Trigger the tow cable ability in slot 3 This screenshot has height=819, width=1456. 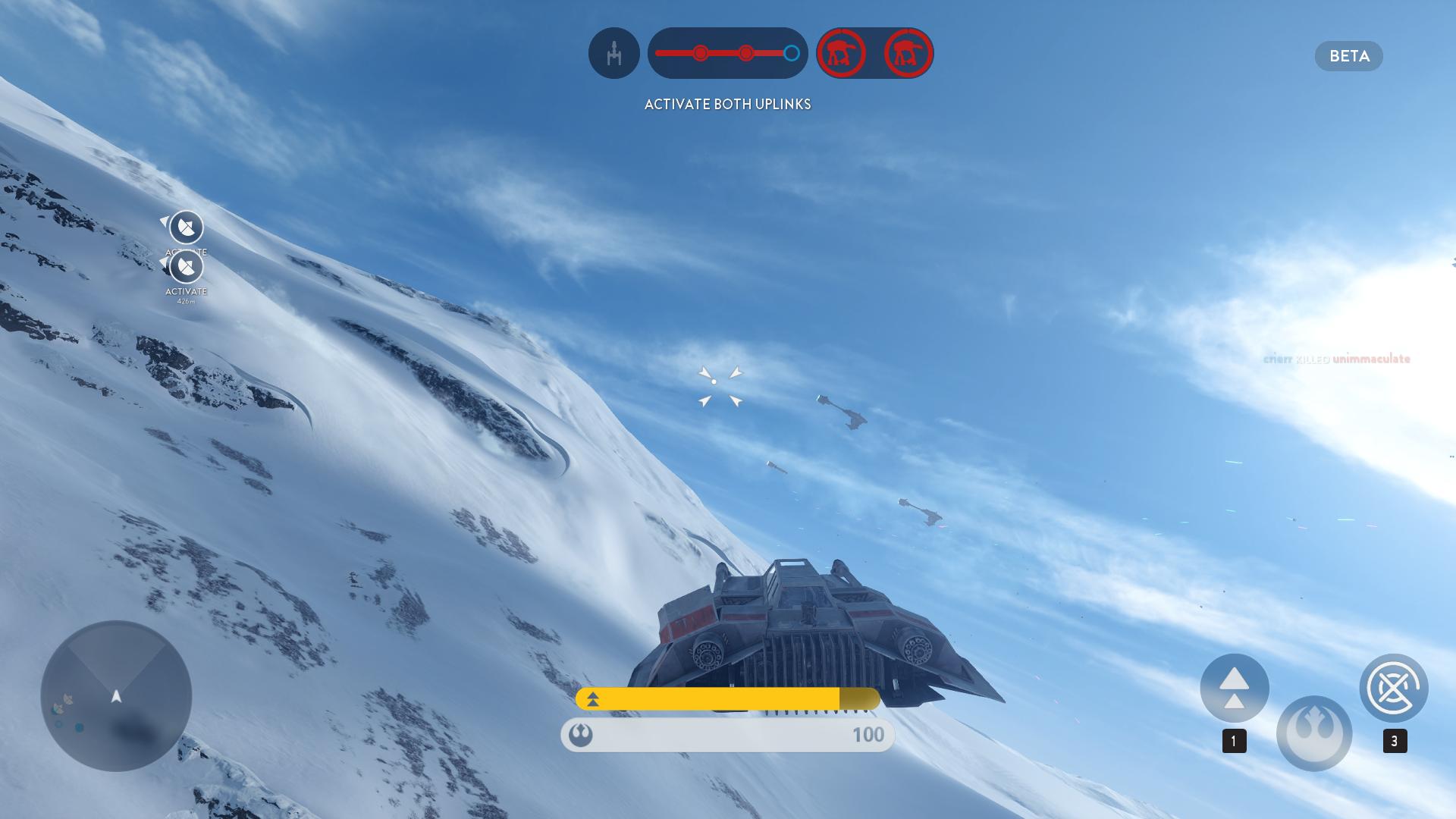click(1393, 688)
